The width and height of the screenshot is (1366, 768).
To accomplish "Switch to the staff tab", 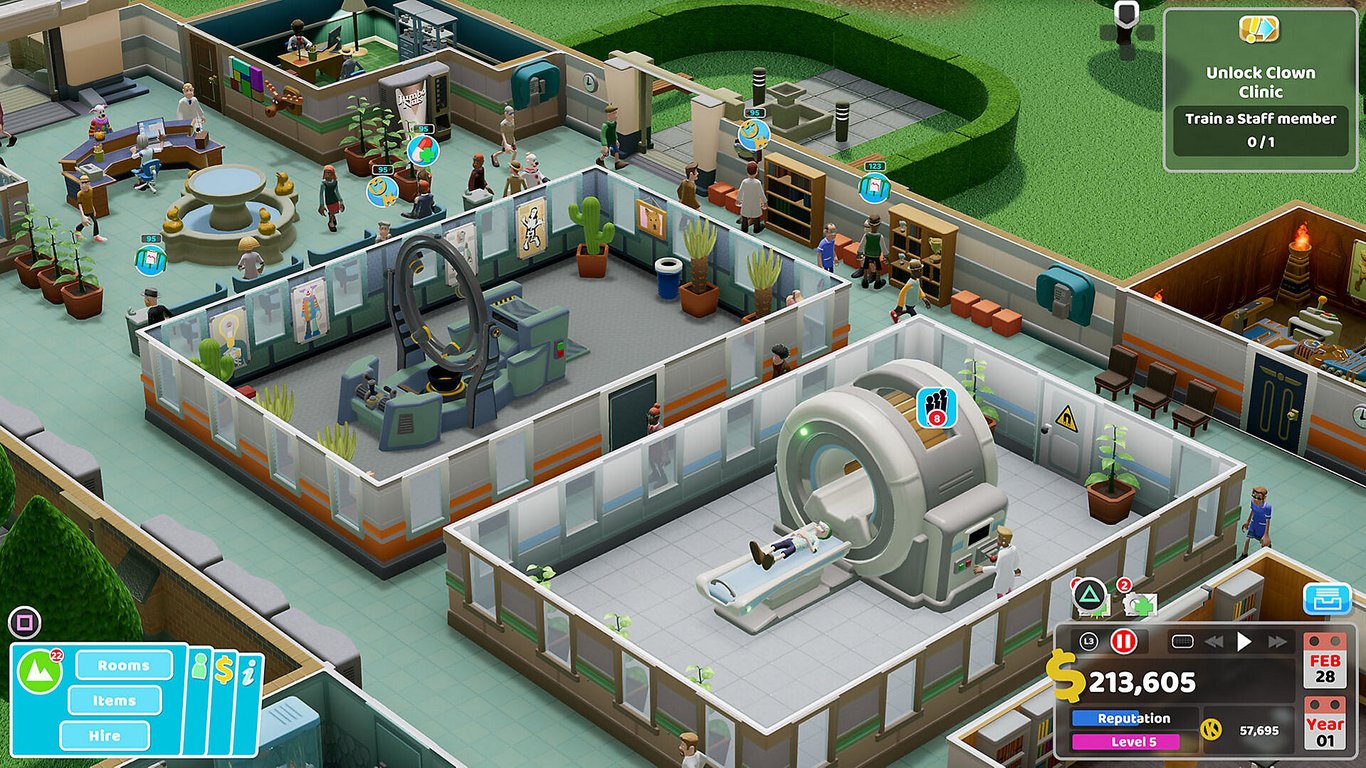I will 199,666.
